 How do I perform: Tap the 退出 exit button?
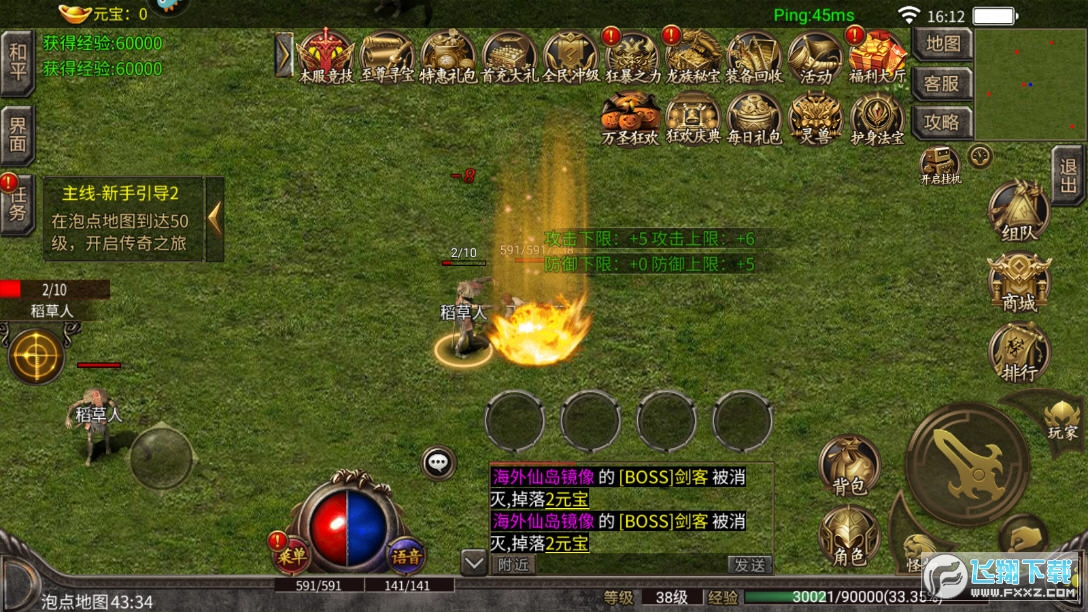[1068, 176]
